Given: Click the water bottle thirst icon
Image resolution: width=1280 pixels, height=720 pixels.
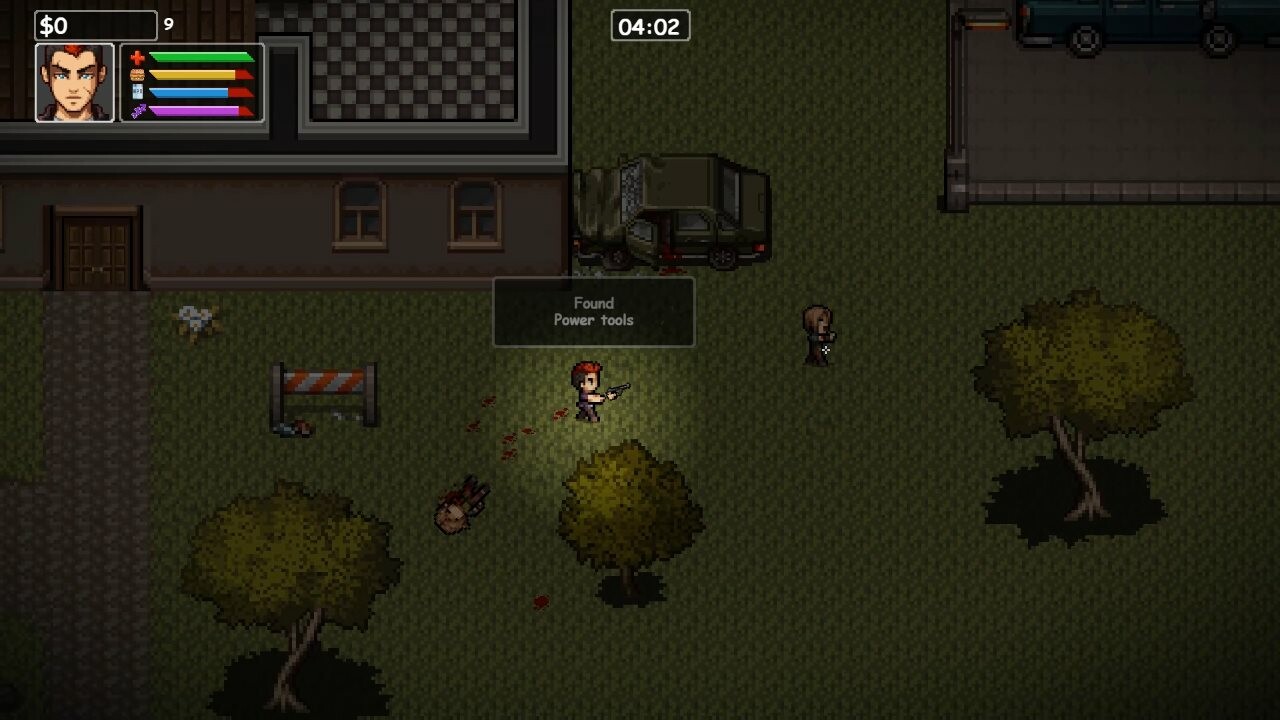Looking at the screenshot, I should (x=137, y=92).
